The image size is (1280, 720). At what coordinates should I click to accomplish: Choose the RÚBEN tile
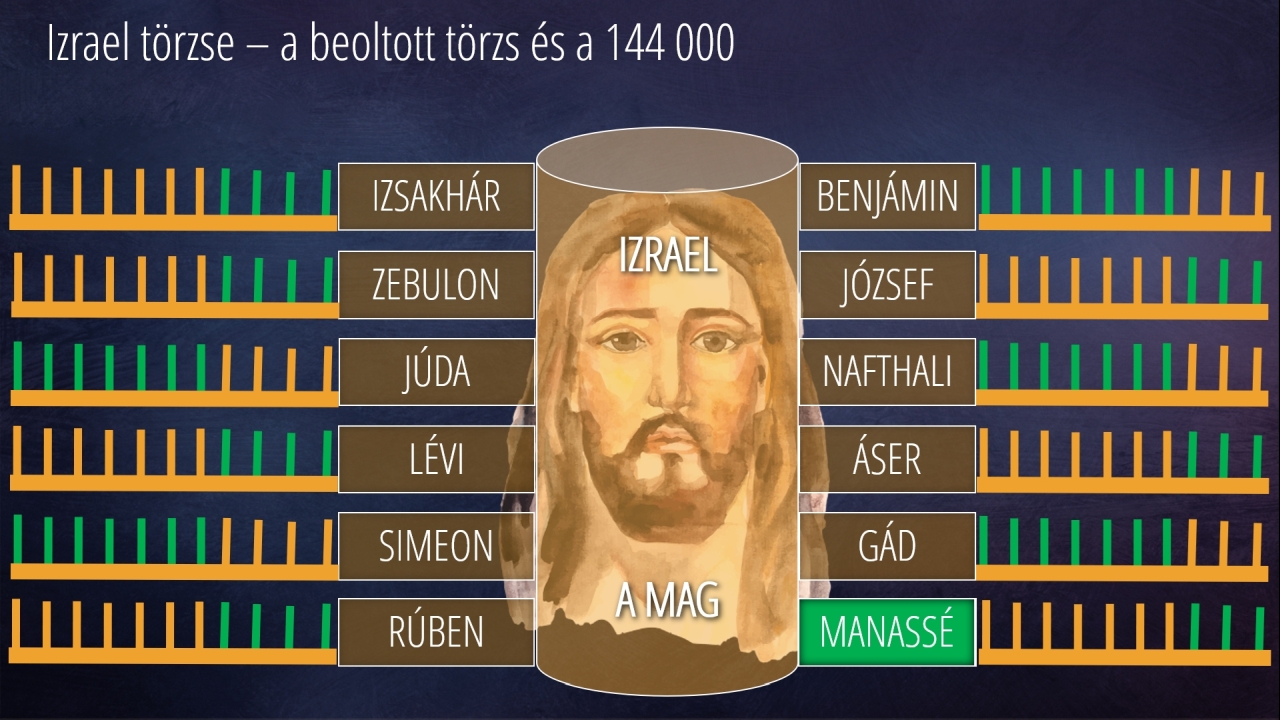(436, 632)
